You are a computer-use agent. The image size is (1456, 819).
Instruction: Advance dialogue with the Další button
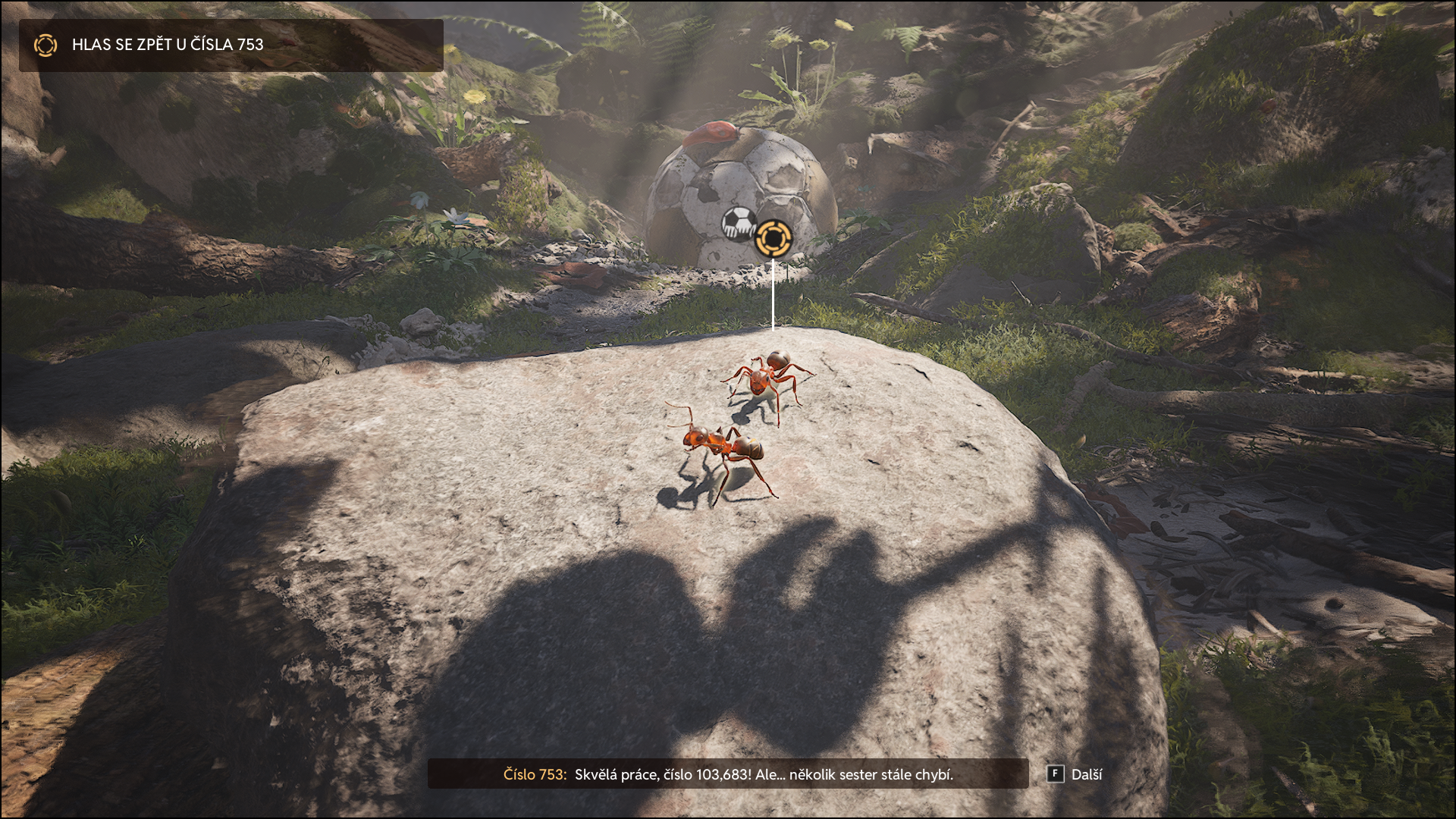[1076, 774]
